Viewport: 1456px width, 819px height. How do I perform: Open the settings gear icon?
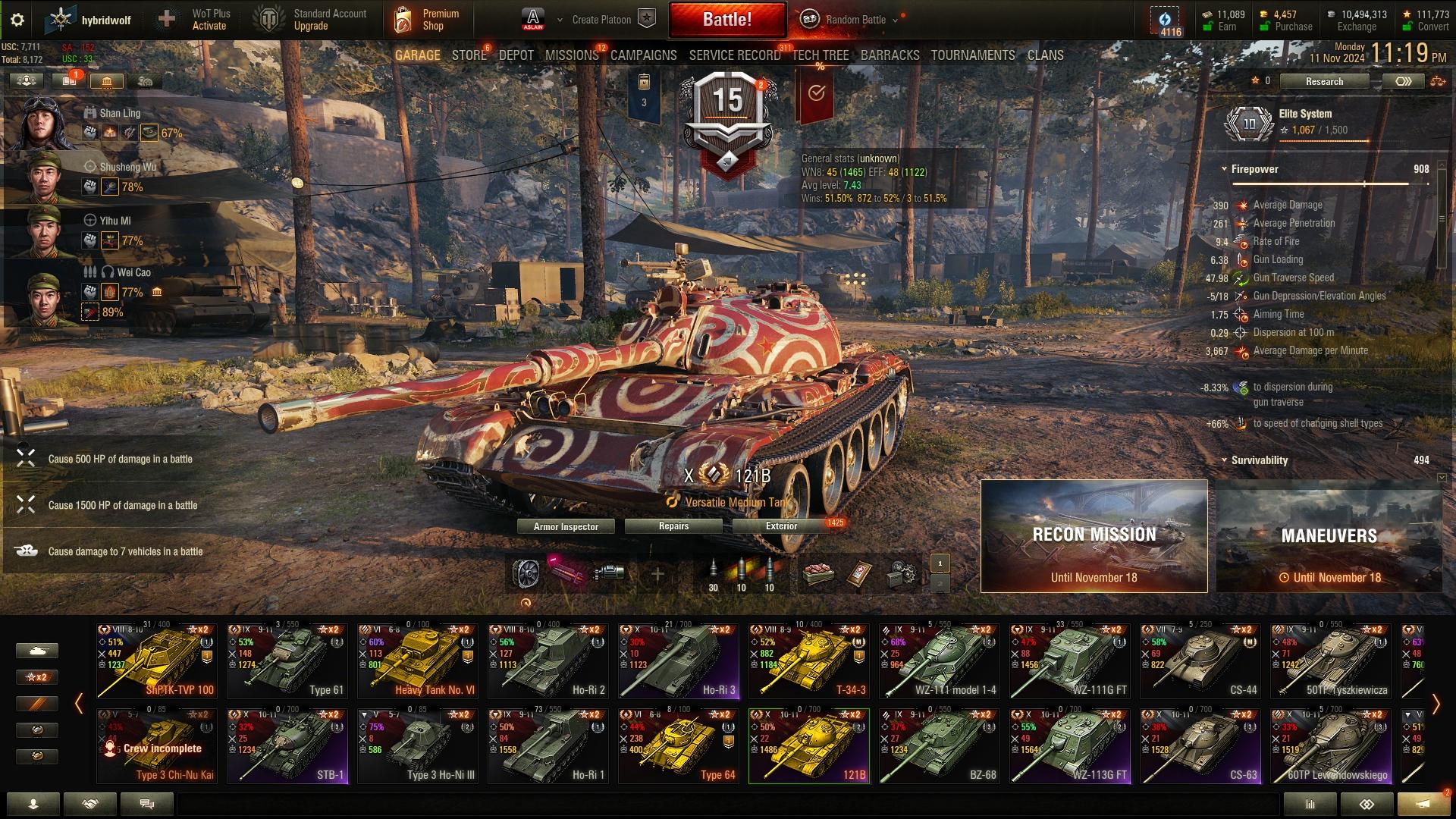click(17, 20)
